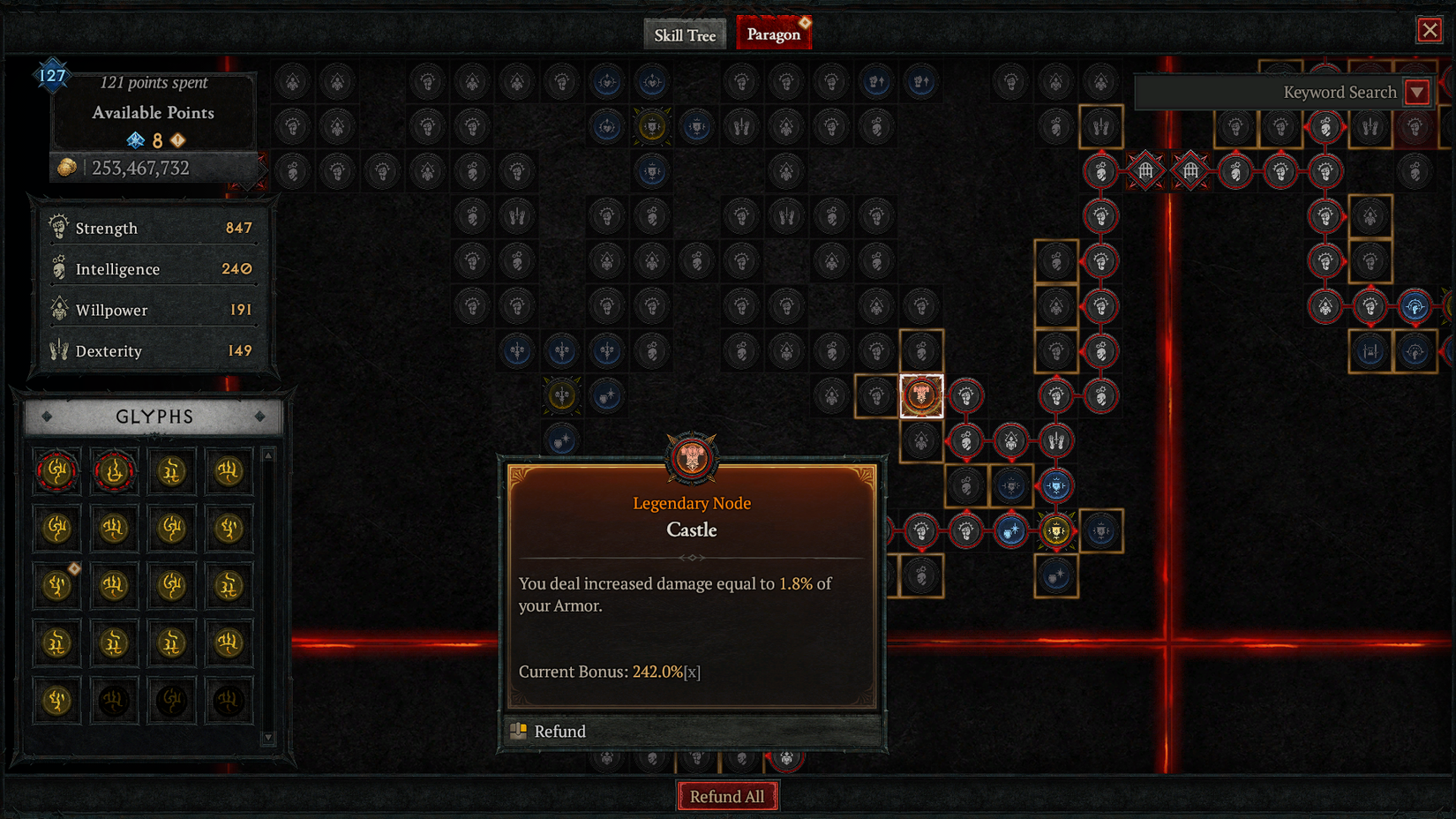Click a board attachment gate node in the top right
The image size is (1456, 819).
coord(1145,170)
